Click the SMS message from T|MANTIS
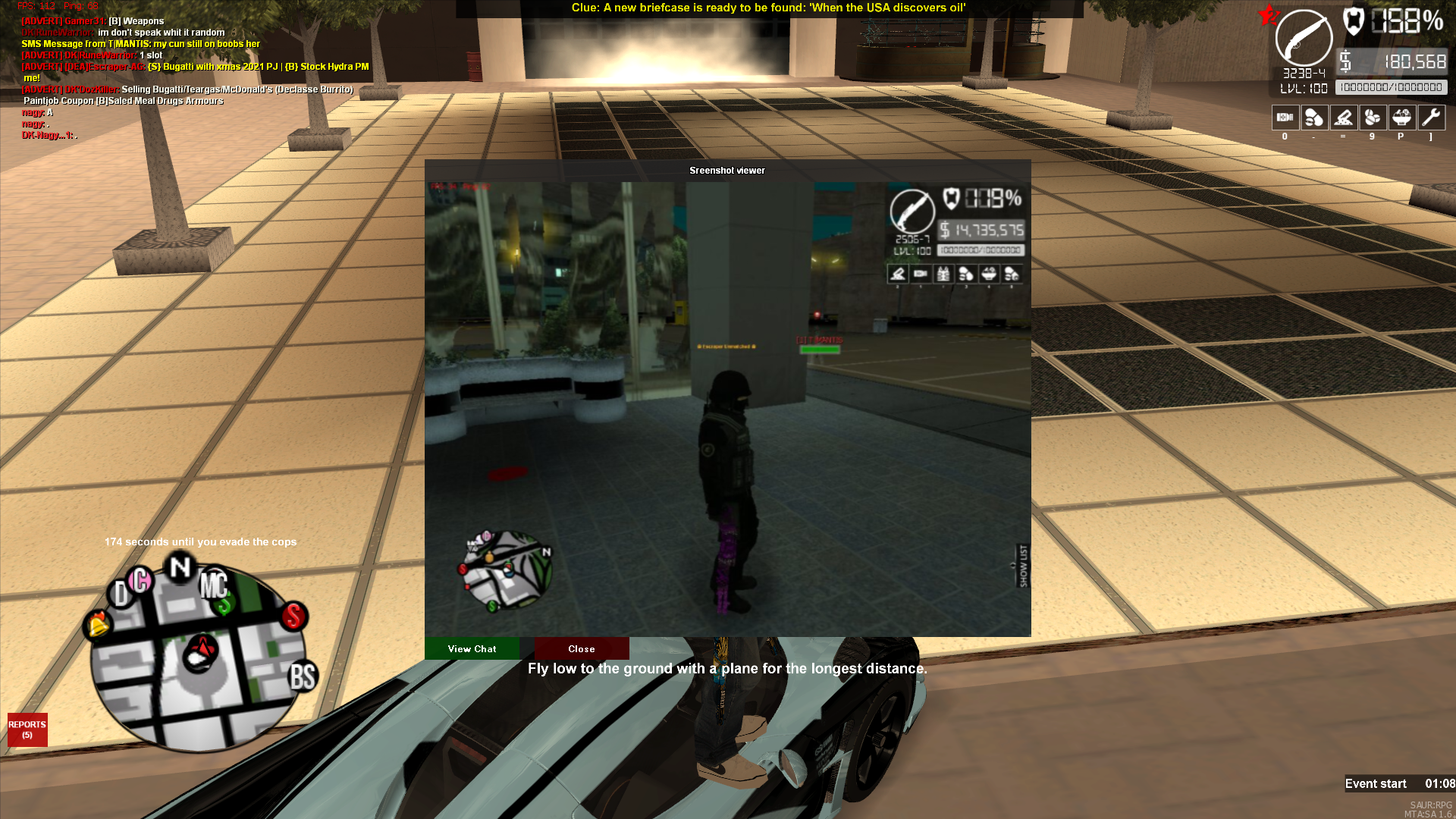 (141, 44)
